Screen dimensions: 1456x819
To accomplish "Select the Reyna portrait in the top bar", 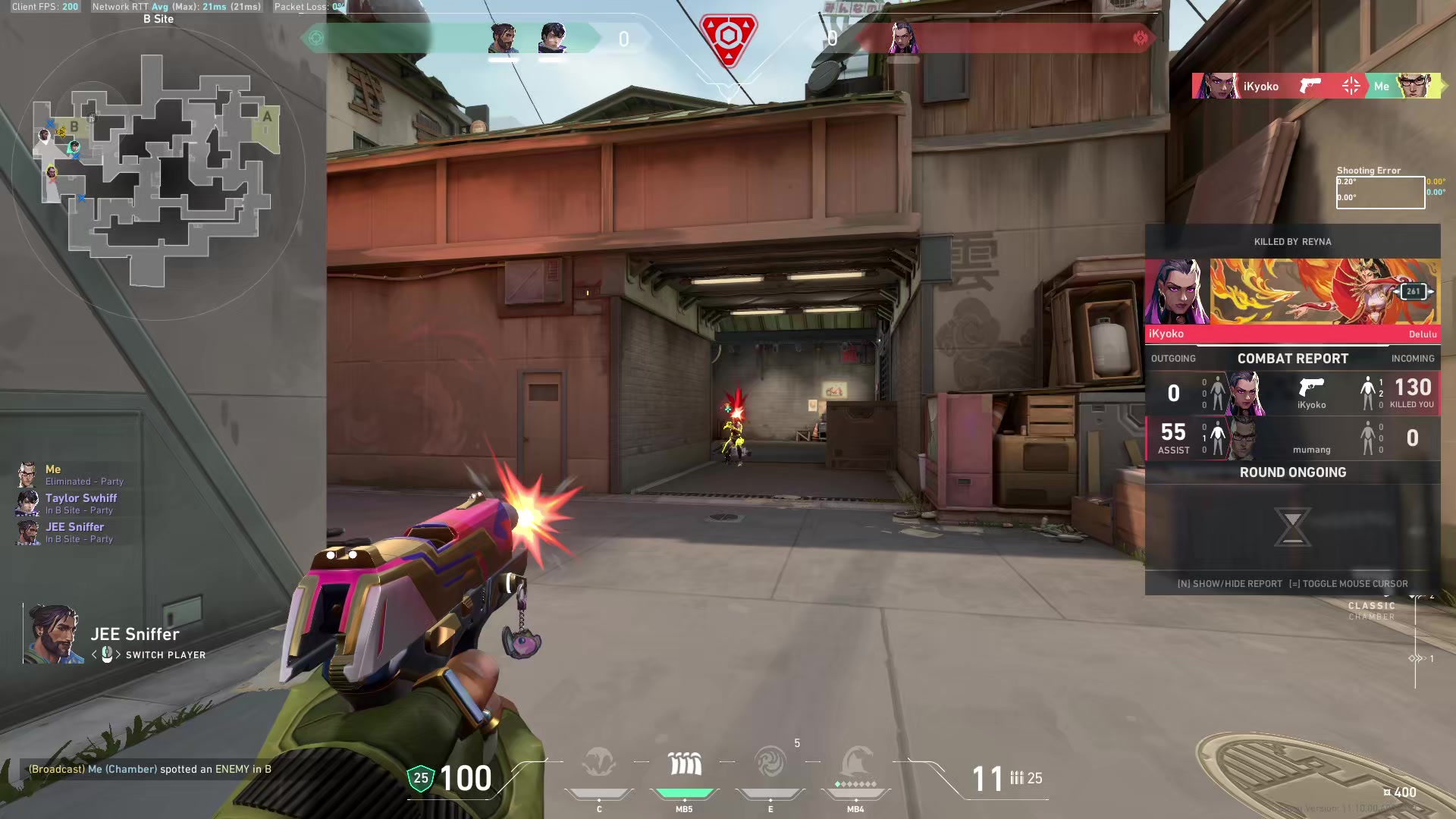I will click(902, 38).
